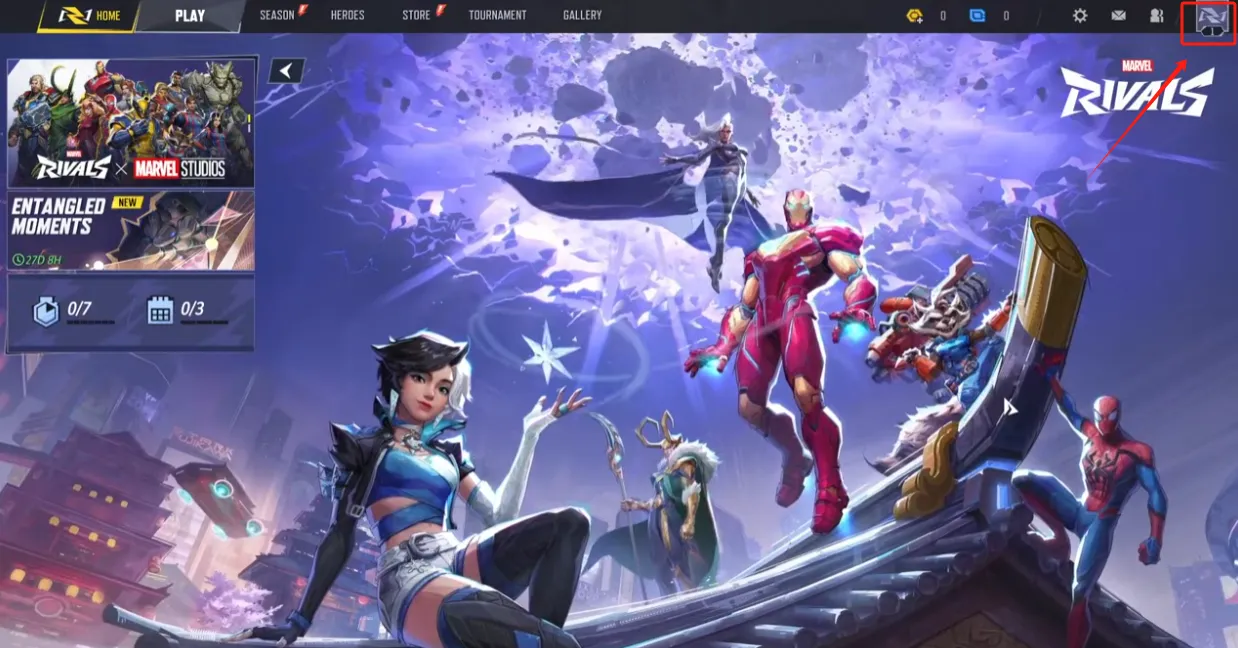Image resolution: width=1238 pixels, height=648 pixels.
Task: Click the gold currency add icon
Action: 915,16
